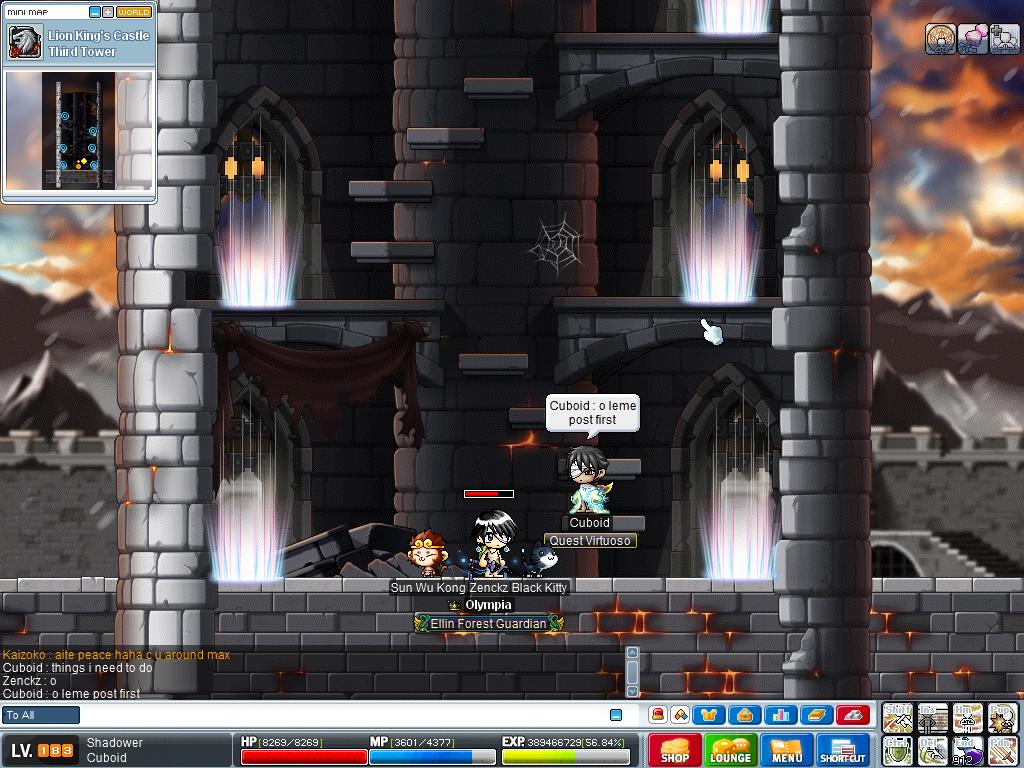Select the To All chat target
This screenshot has width=1024, height=768.
coord(41,715)
